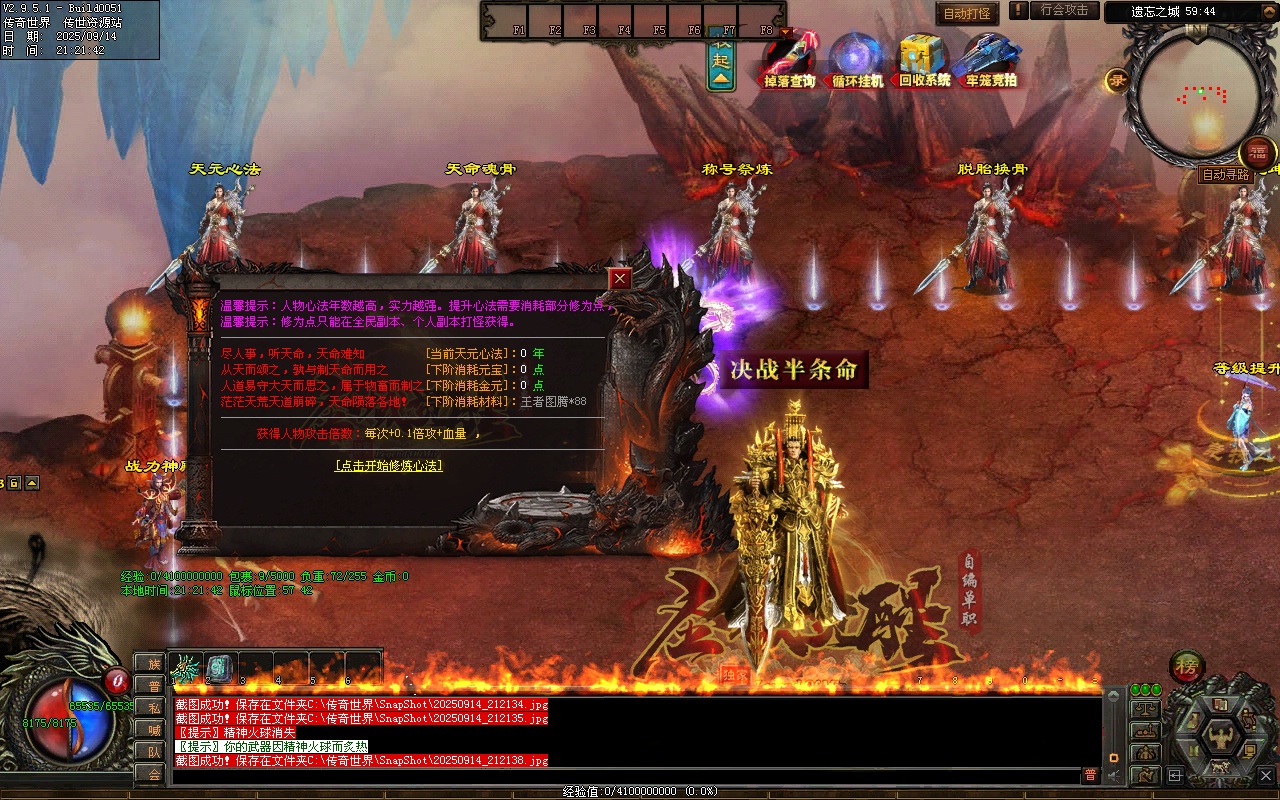
Task: Open the 回收系统 recycle box
Action: (x=924, y=60)
